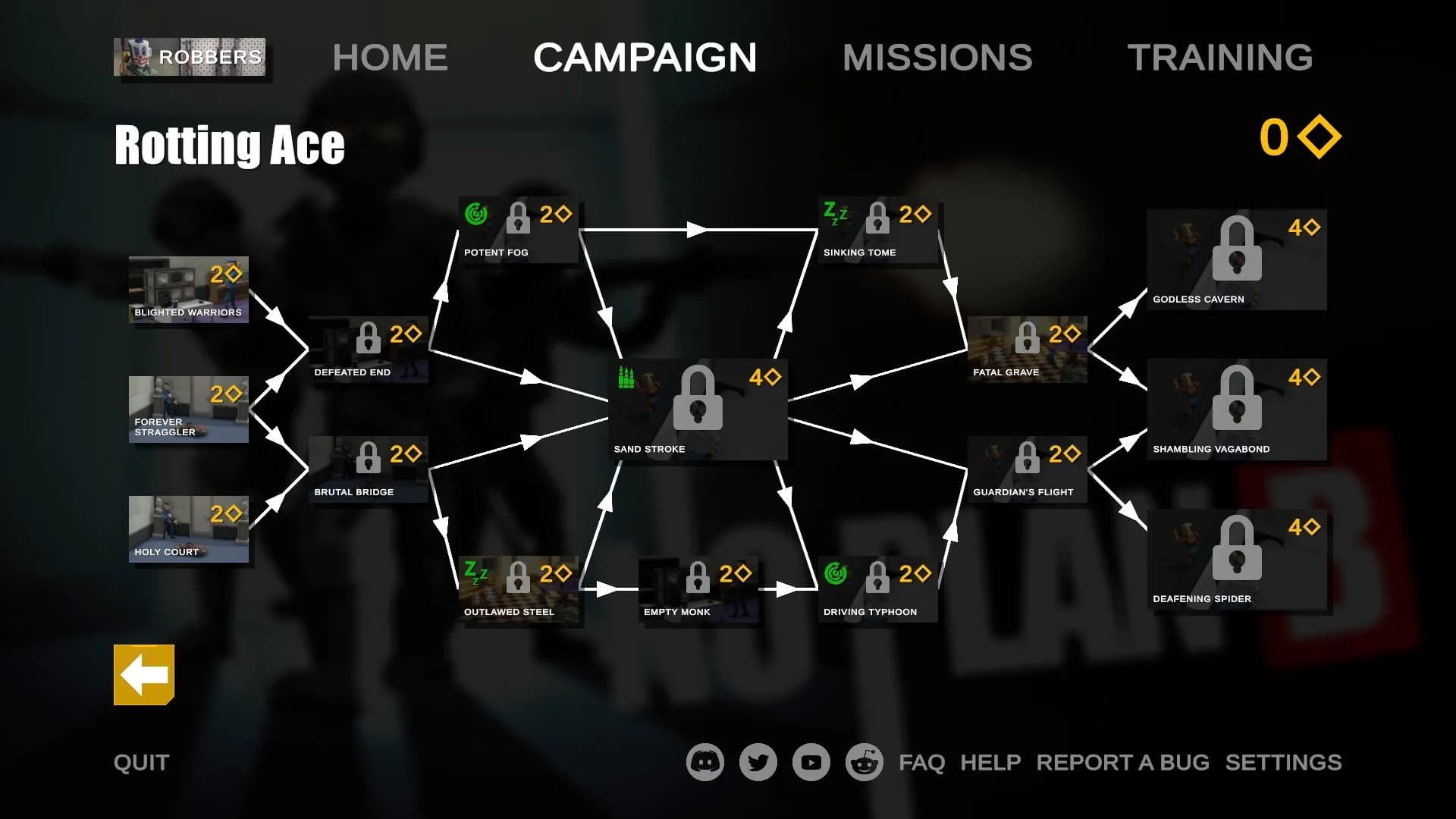Go to the Training tab

click(x=1219, y=58)
